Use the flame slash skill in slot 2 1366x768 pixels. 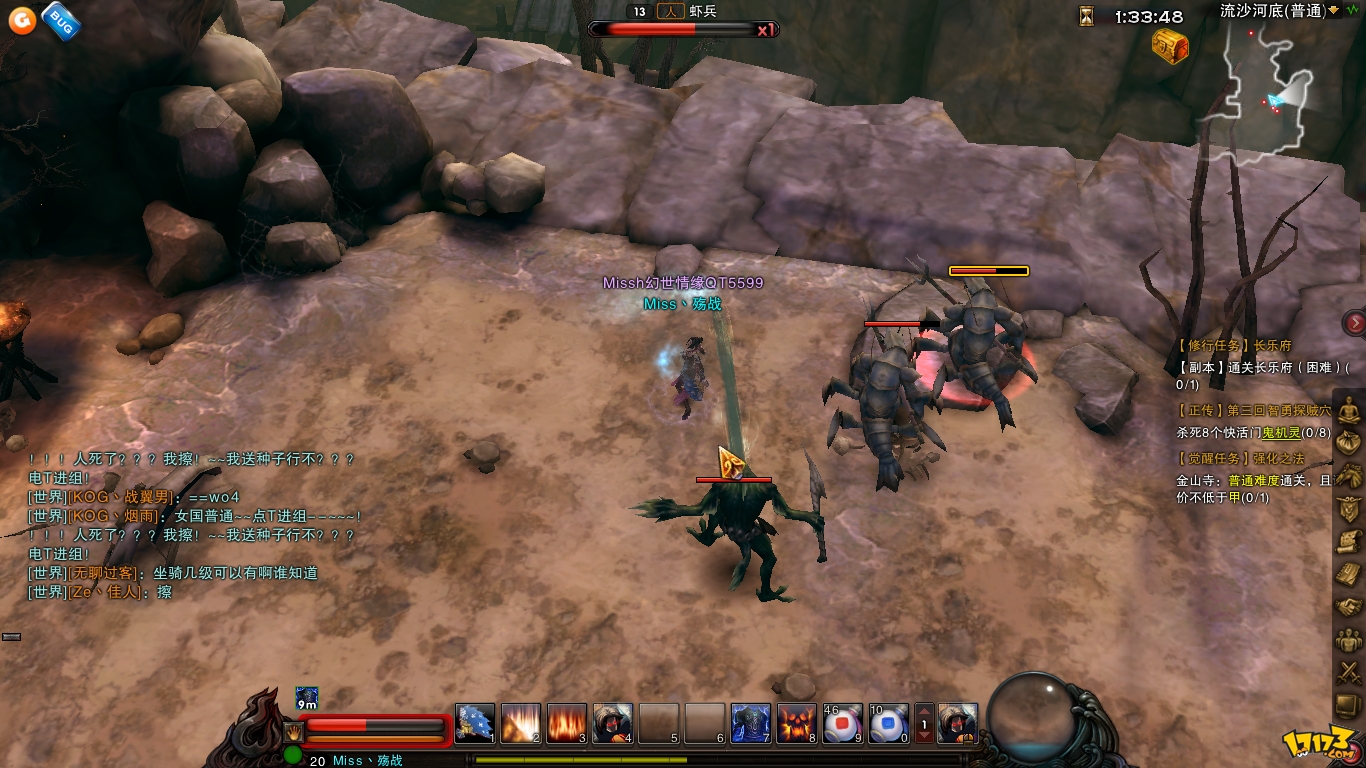521,723
